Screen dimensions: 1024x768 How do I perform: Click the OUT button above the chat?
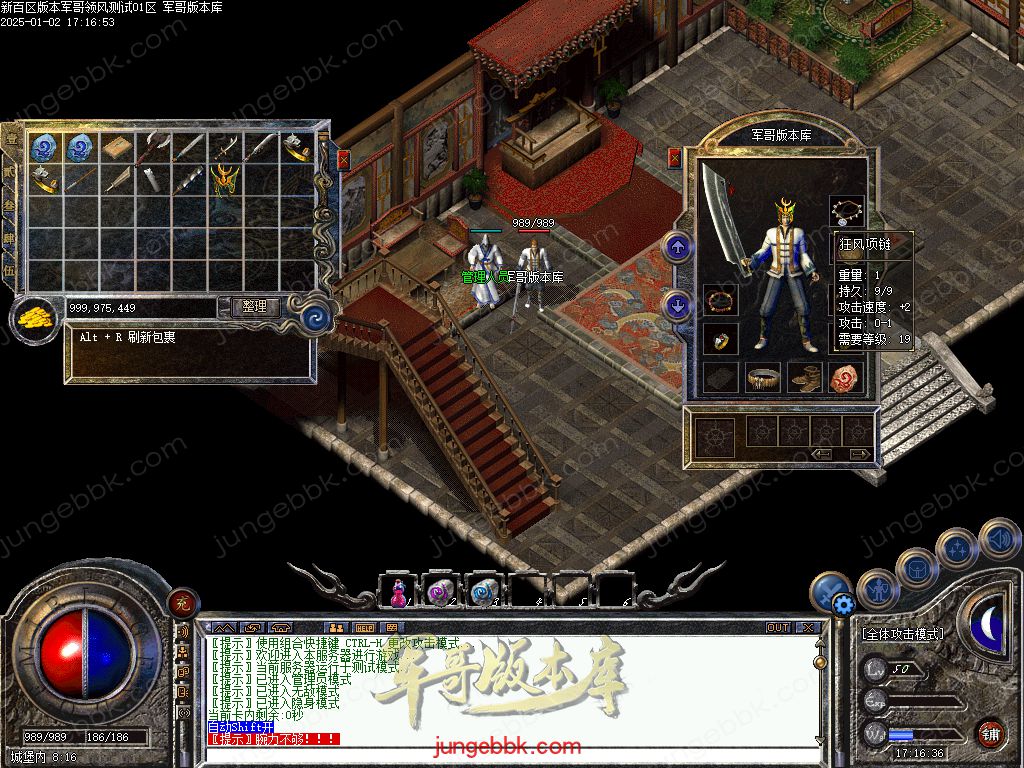click(778, 628)
